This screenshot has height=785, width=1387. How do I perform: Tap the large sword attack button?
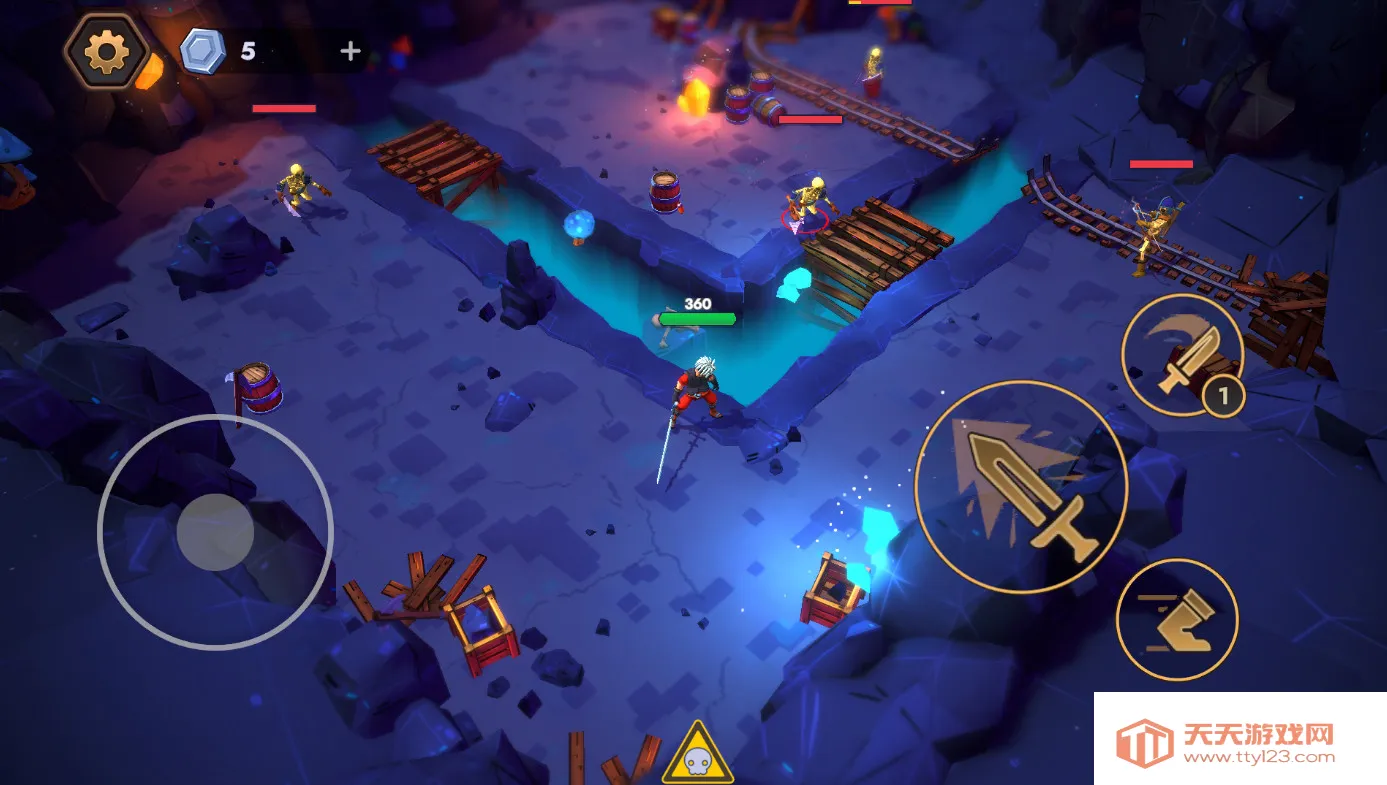(x=1021, y=487)
